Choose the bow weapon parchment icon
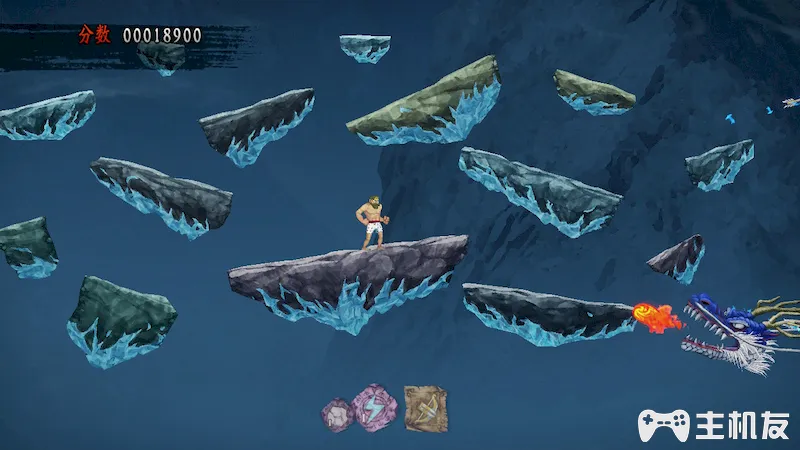Viewport: 800px width, 450px height. point(424,407)
